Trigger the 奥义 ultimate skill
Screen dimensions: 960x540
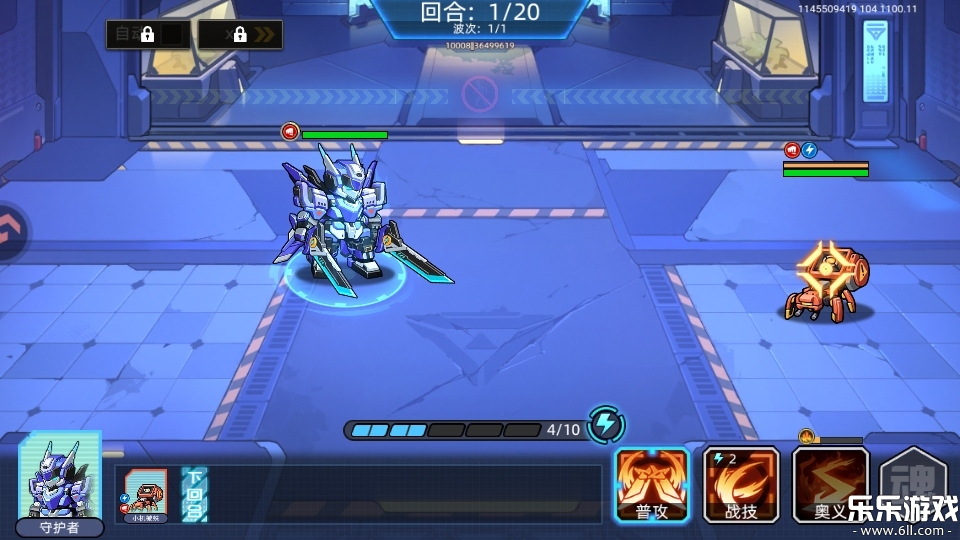(x=829, y=484)
